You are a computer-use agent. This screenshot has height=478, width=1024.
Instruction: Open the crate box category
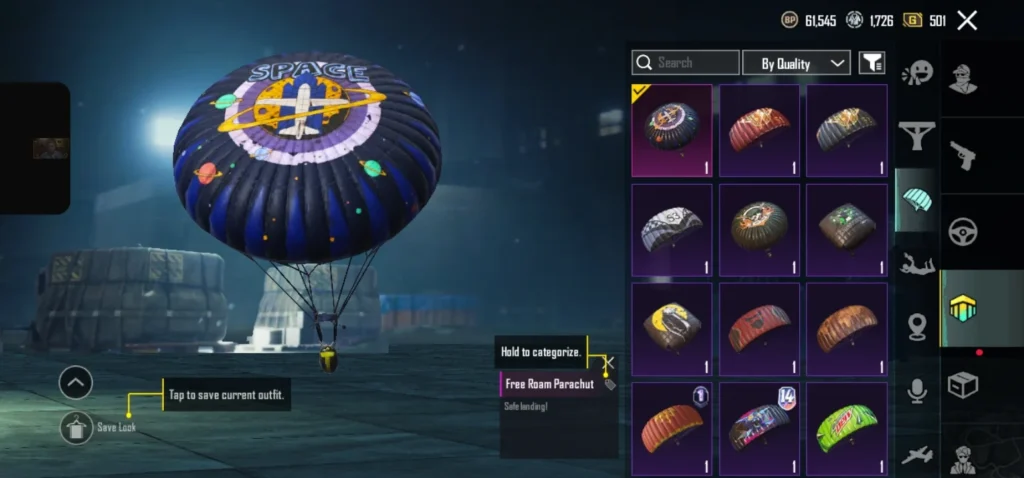(963, 385)
